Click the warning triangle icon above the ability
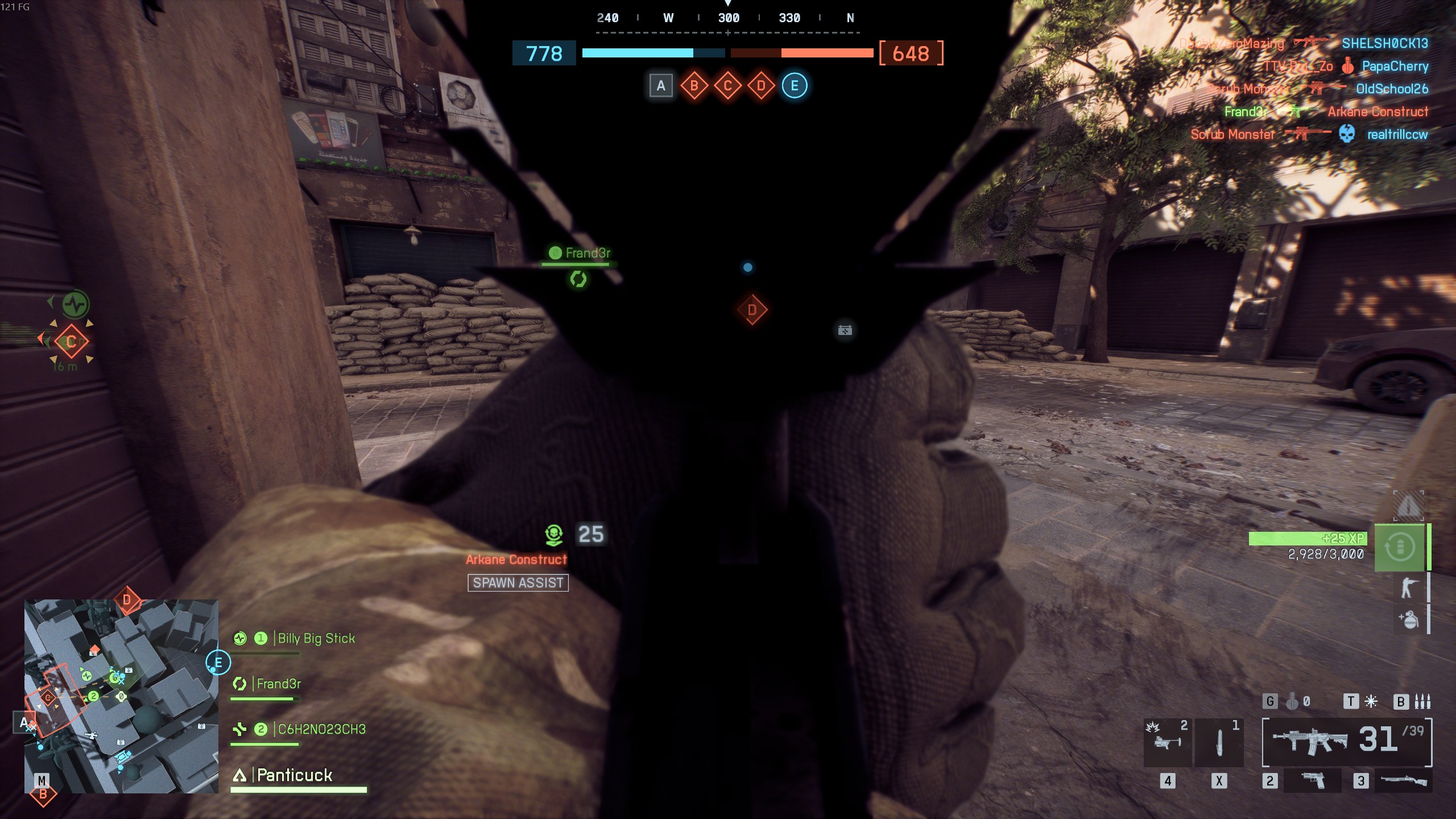Image resolution: width=1456 pixels, height=819 pixels. (x=1408, y=505)
